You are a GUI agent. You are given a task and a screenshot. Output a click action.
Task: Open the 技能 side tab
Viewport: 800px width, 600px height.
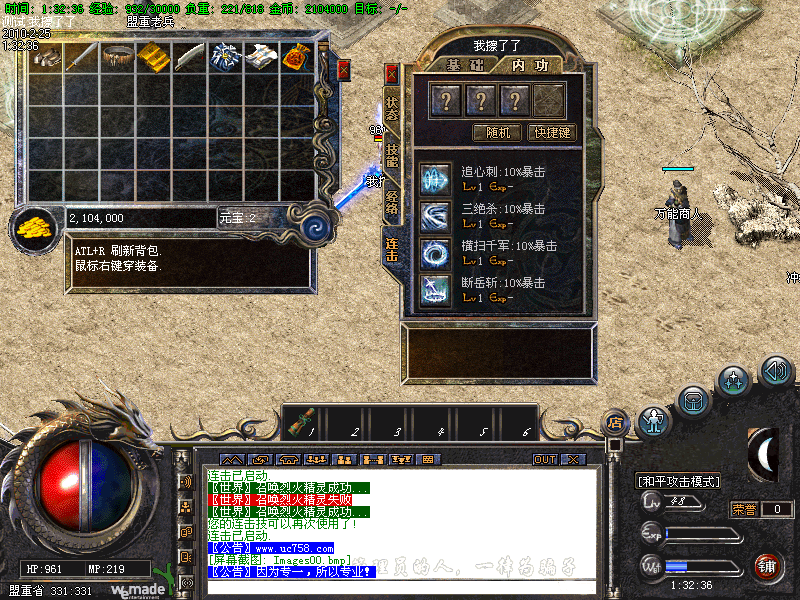pos(392,155)
